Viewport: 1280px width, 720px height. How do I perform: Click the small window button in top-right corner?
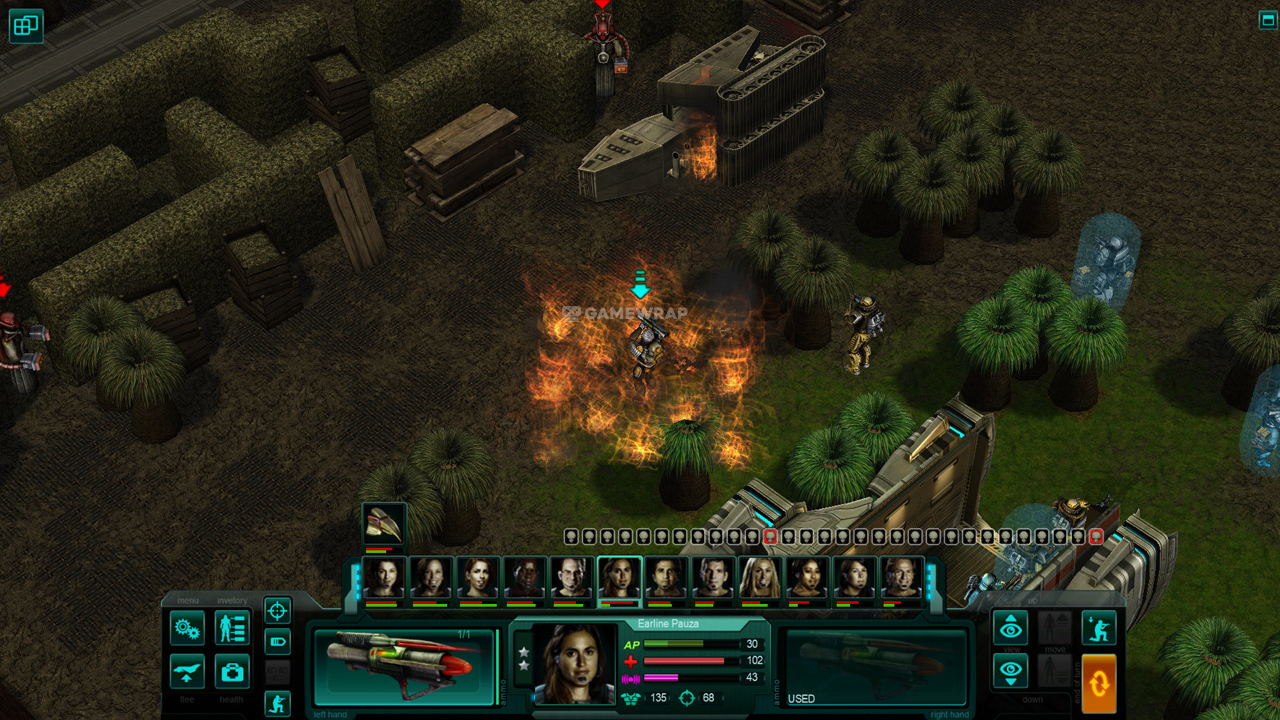[x=1267, y=20]
